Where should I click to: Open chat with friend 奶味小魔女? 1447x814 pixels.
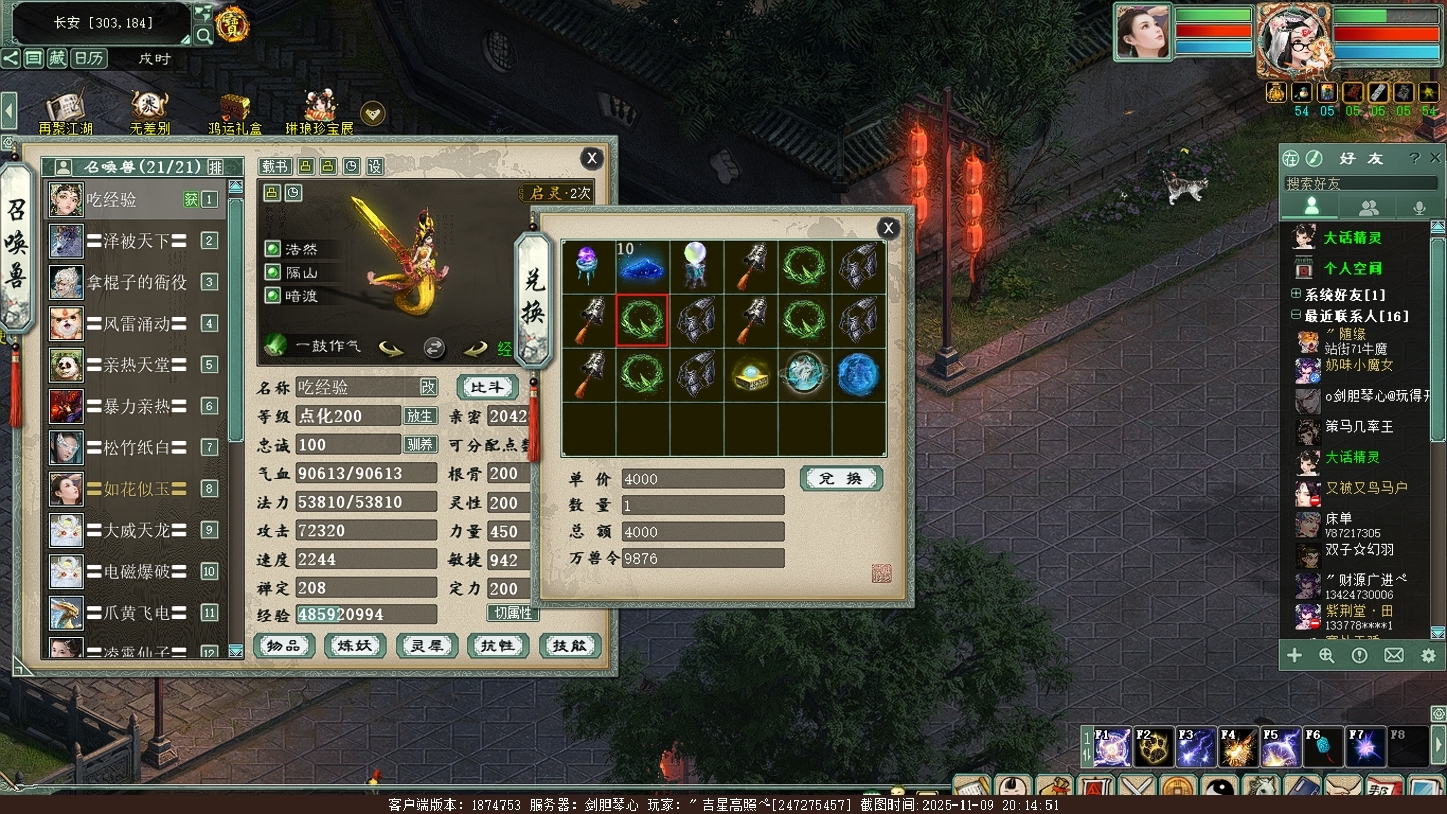click(1358, 365)
